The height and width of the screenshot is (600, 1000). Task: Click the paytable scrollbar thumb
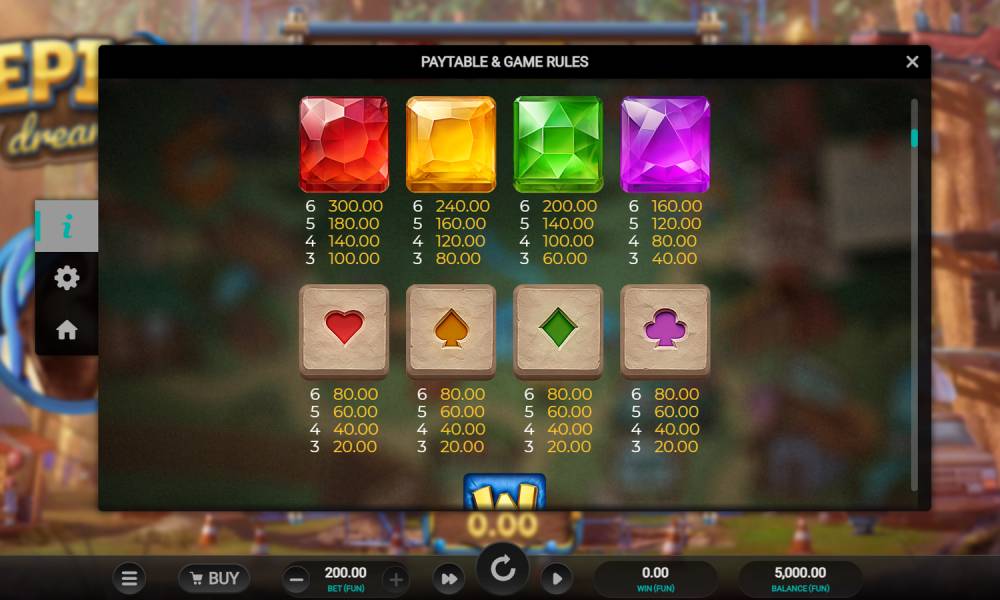point(914,138)
